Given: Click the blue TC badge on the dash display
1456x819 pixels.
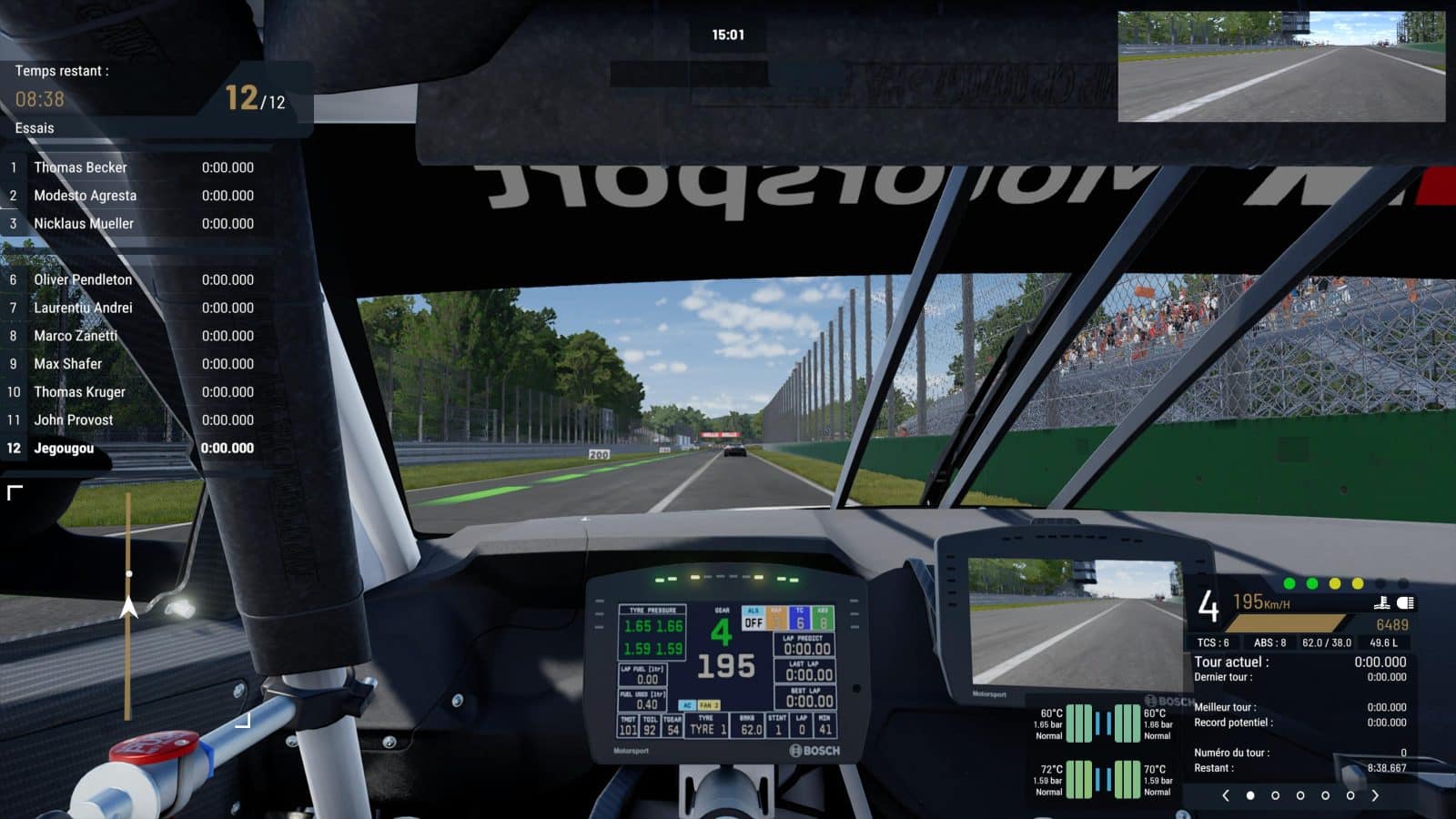Looking at the screenshot, I should 798,617.
